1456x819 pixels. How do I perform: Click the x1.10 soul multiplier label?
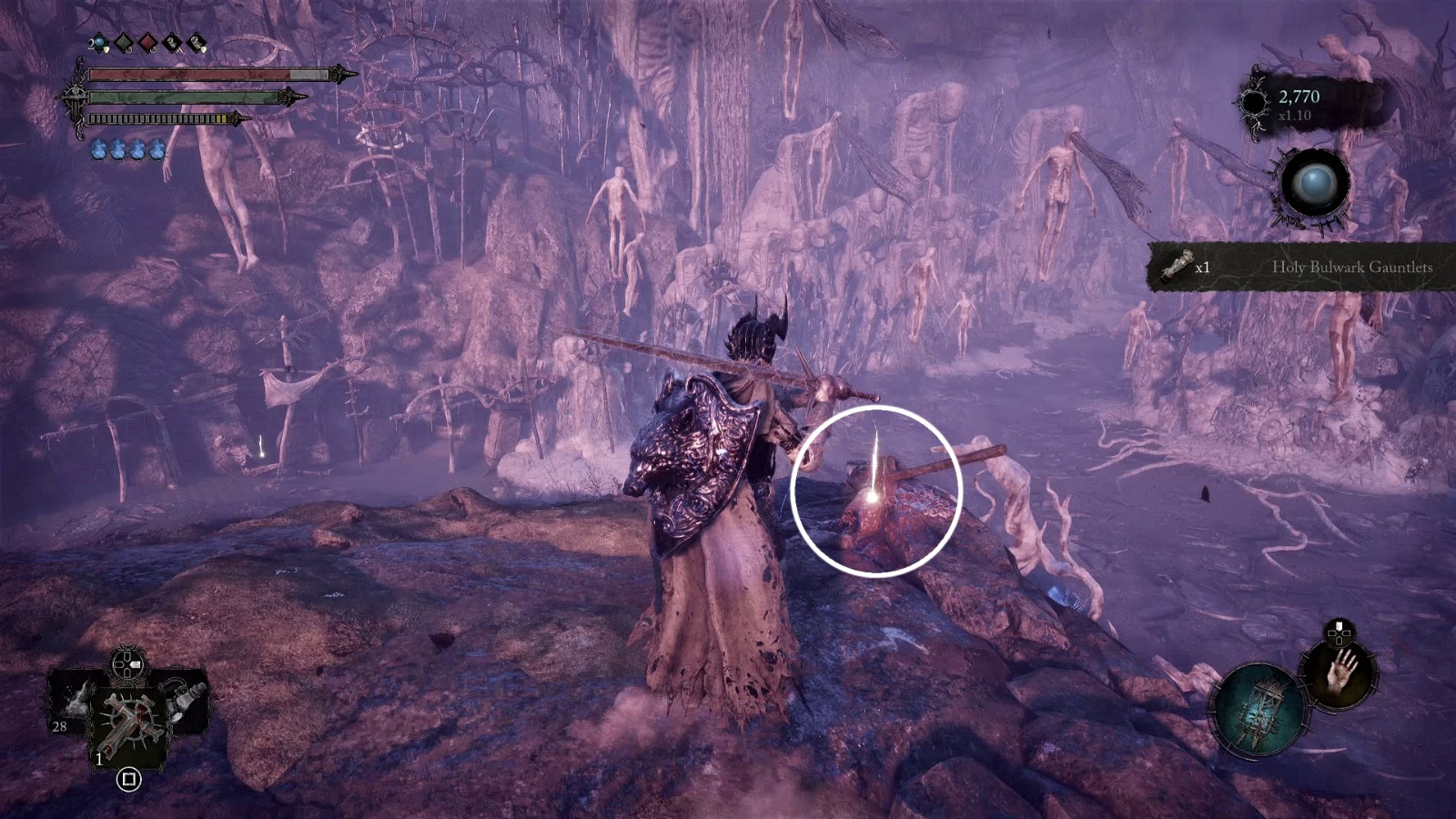click(1296, 116)
